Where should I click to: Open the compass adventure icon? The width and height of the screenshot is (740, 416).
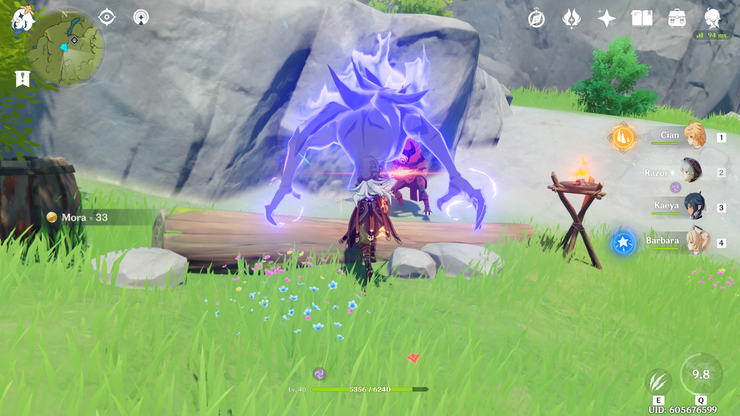click(537, 18)
